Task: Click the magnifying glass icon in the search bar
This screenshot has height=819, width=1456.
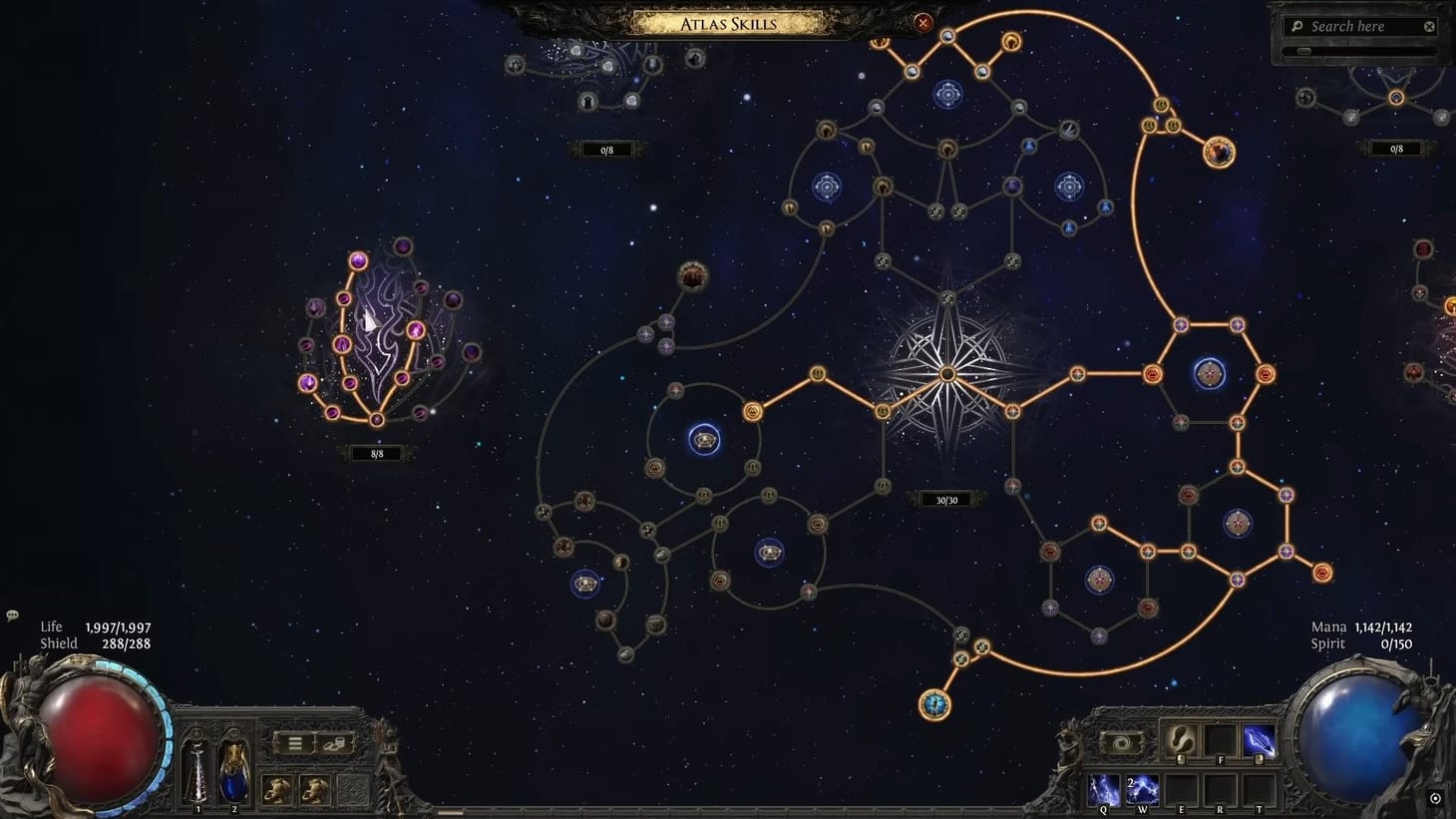Action: point(1296,26)
